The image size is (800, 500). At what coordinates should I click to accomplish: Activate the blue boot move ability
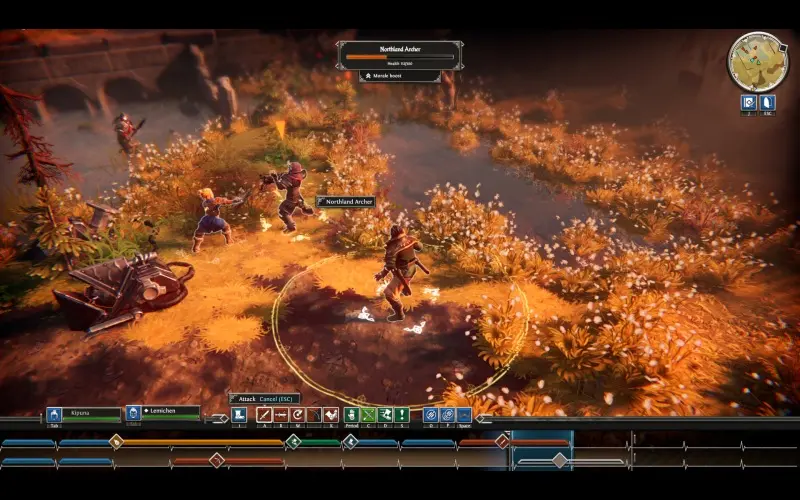239,414
